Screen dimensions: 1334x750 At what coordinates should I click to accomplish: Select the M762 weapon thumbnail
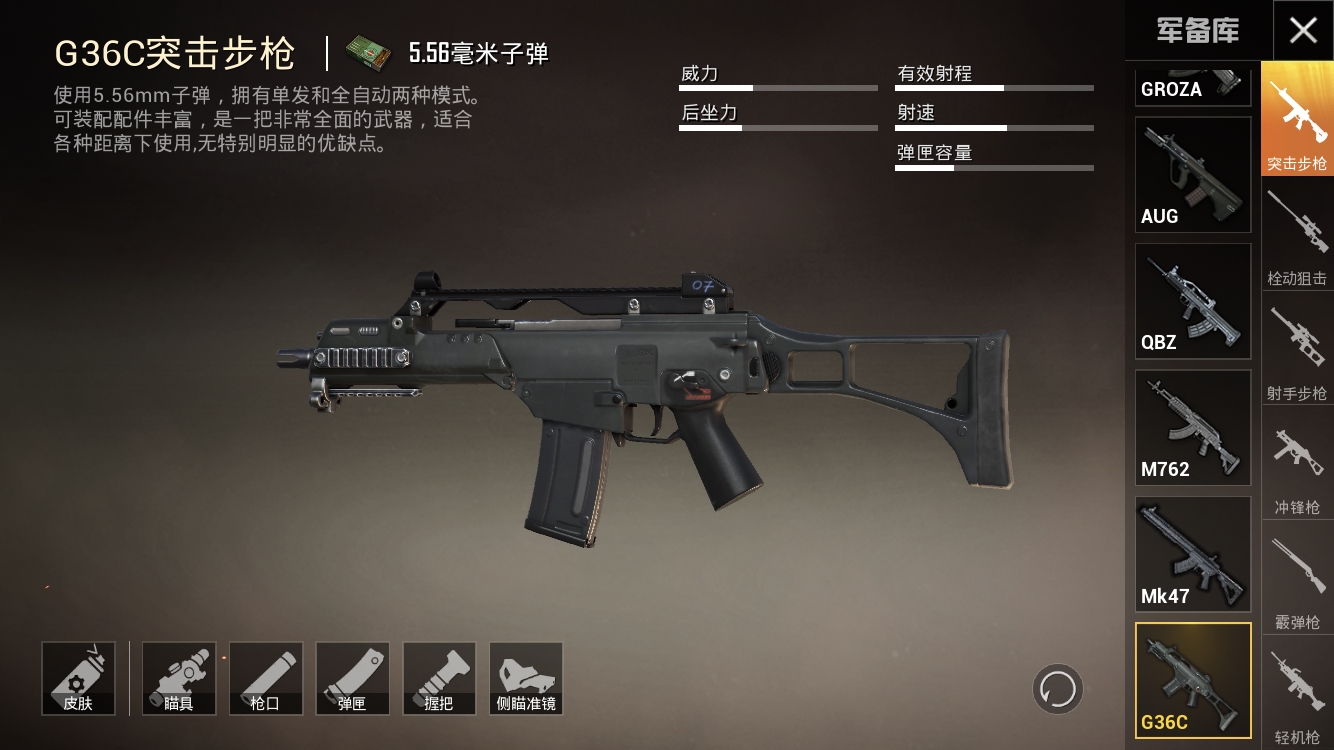(1192, 427)
